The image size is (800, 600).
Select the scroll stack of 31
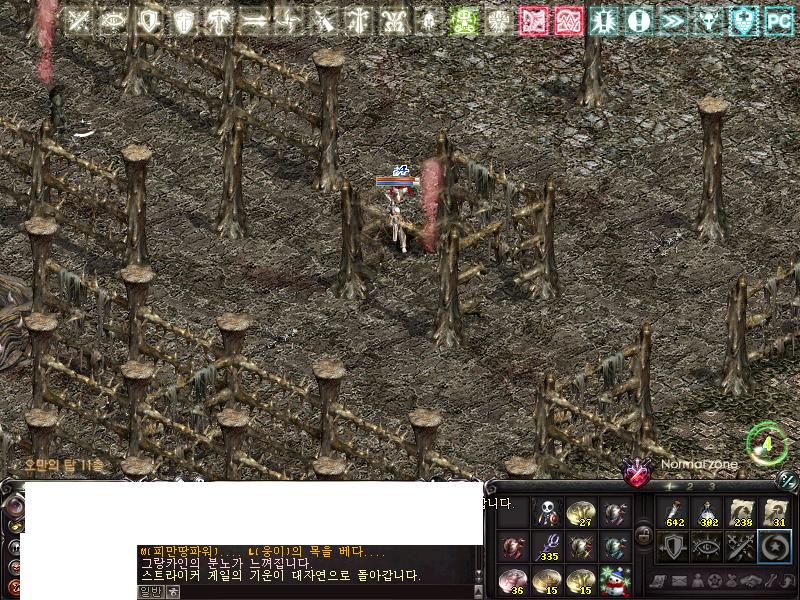point(774,514)
